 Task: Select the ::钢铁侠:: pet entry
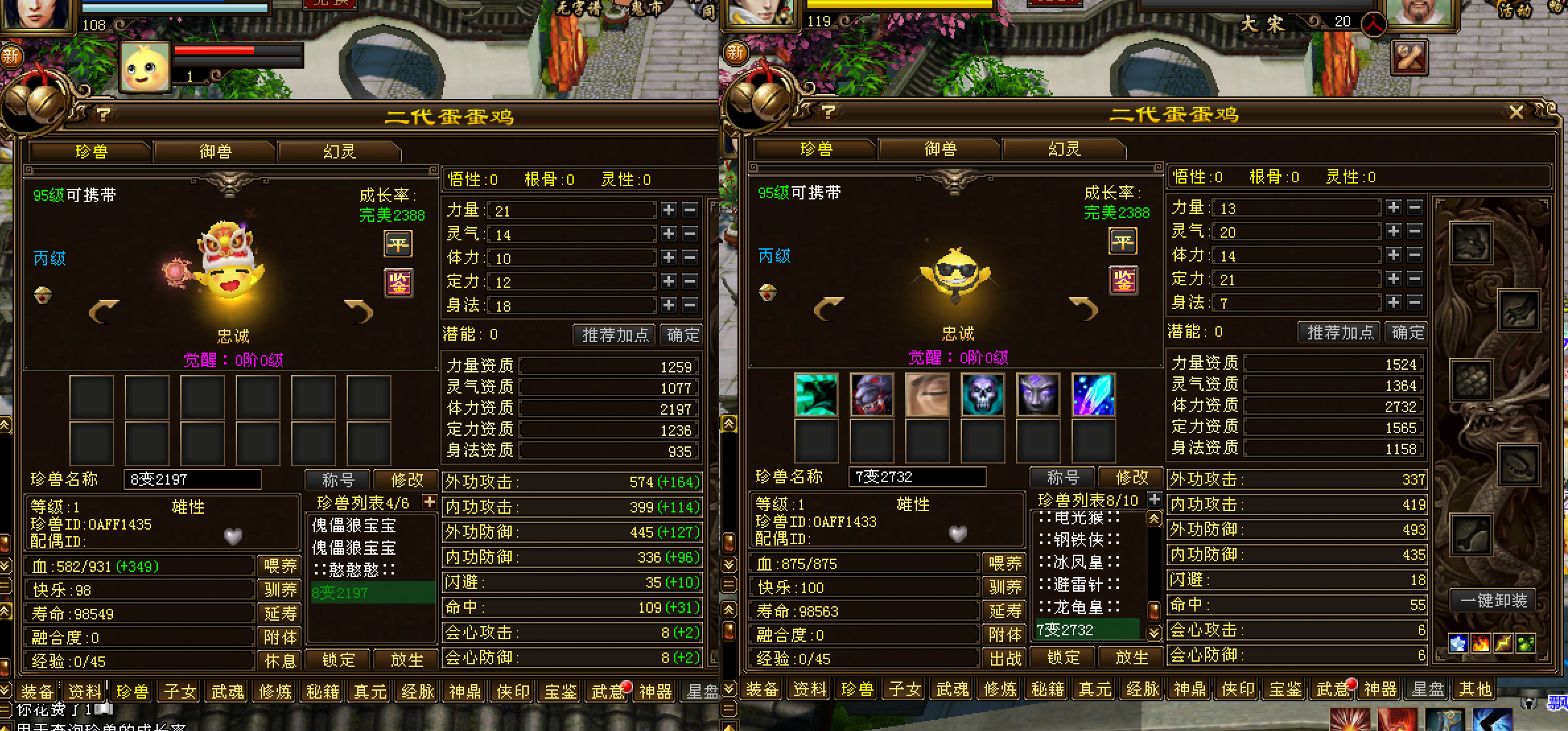[x=1079, y=540]
